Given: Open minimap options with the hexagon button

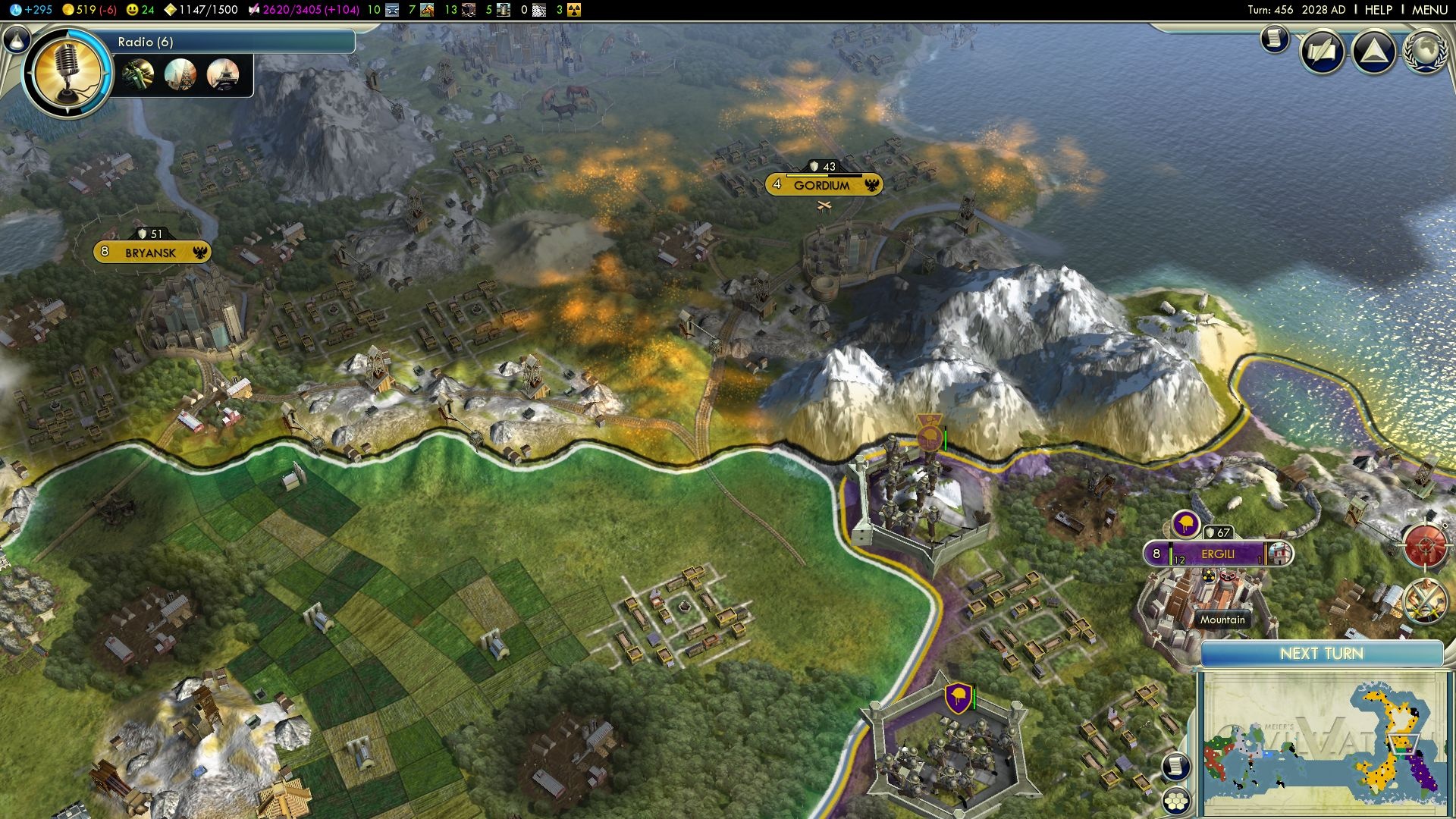Looking at the screenshot, I should click(1175, 801).
